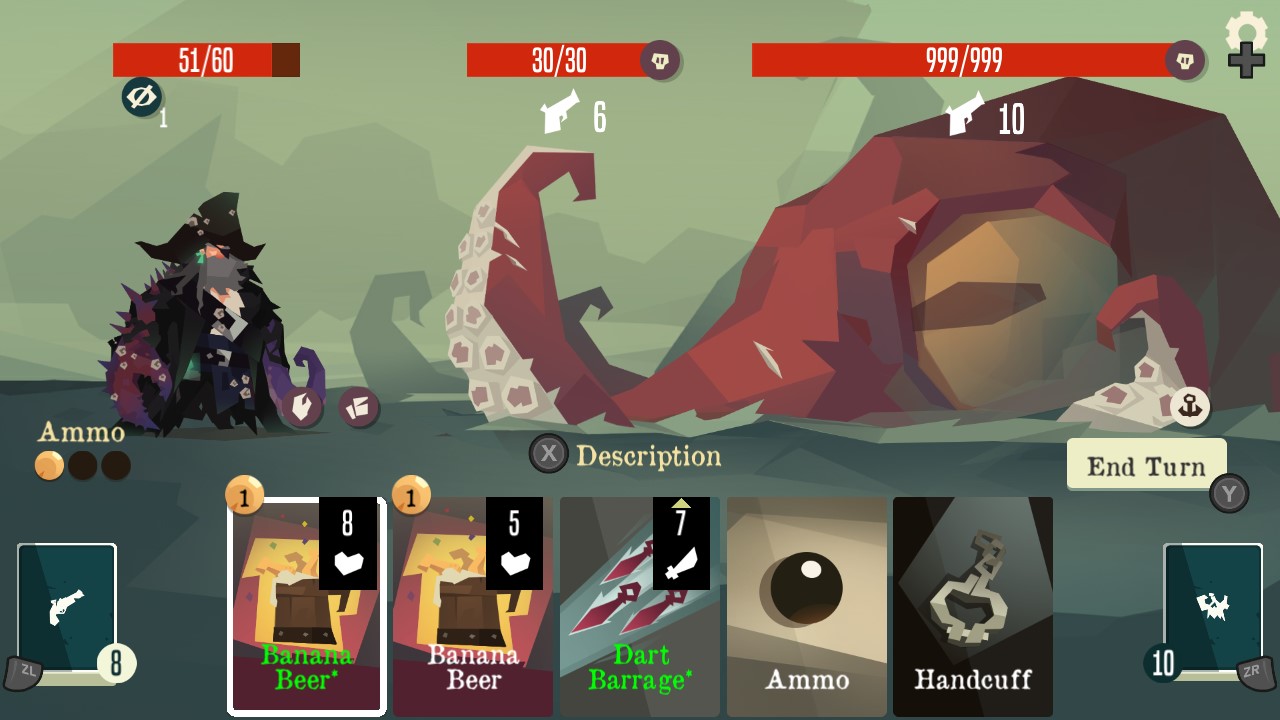Click the Blind debuff eye icon under player's health

coord(141,99)
